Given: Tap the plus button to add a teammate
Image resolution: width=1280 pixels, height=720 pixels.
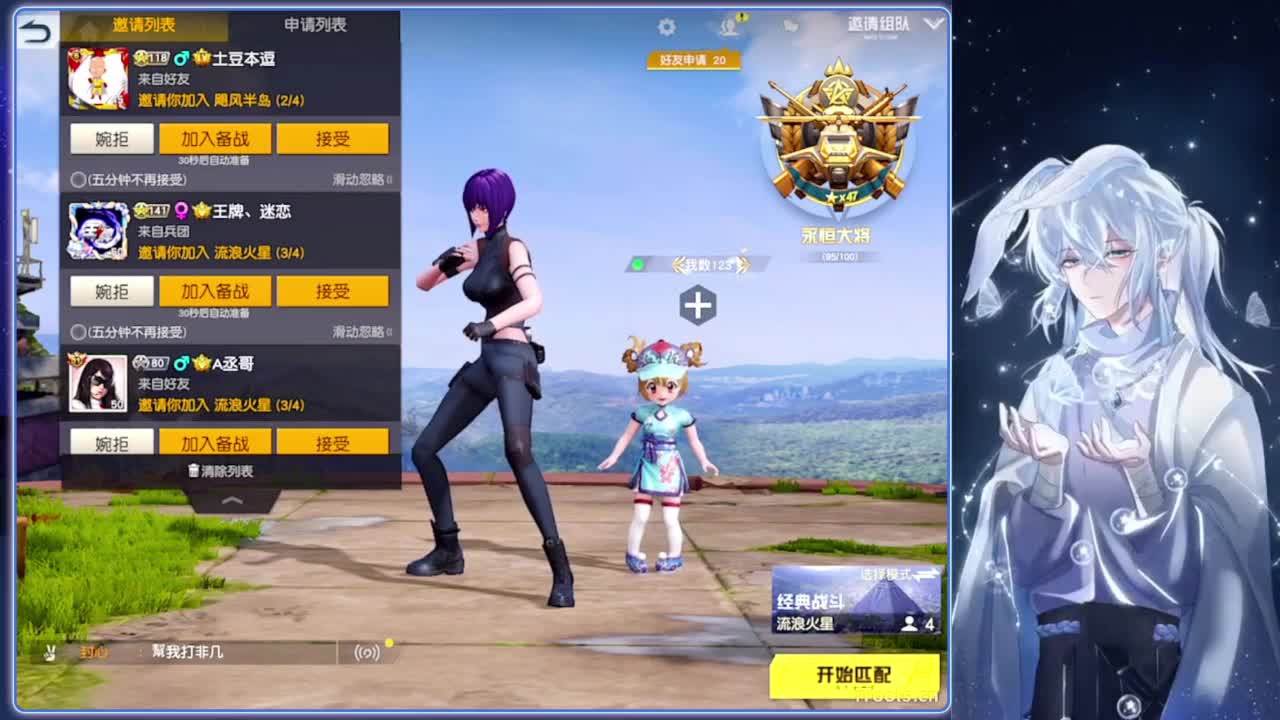Looking at the screenshot, I should pyautogui.click(x=696, y=306).
